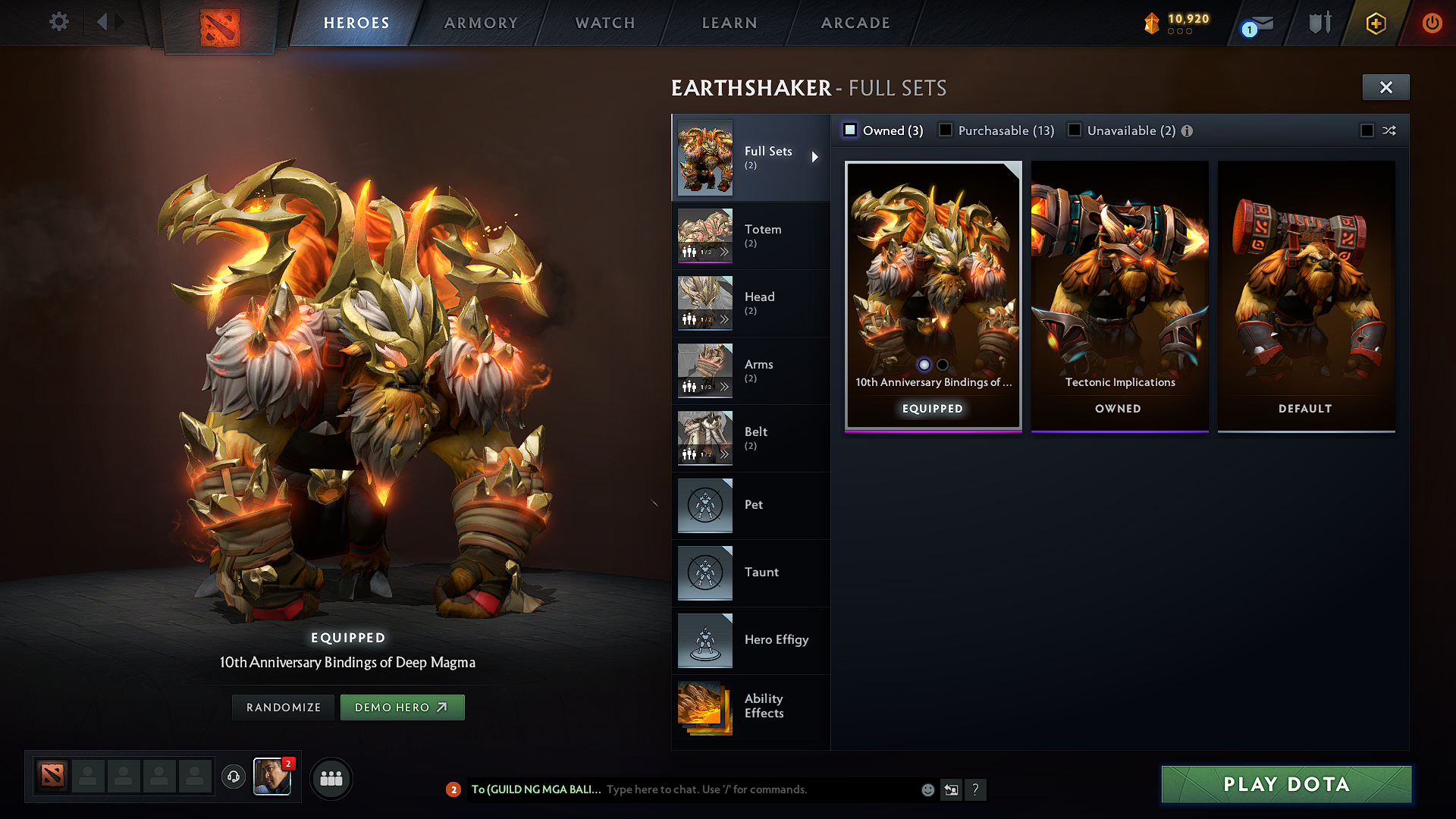This screenshot has height=819, width=1456.
Task: Select the Ability Effects slot icon
Action: pyautogui.click(x=704, y=708)
